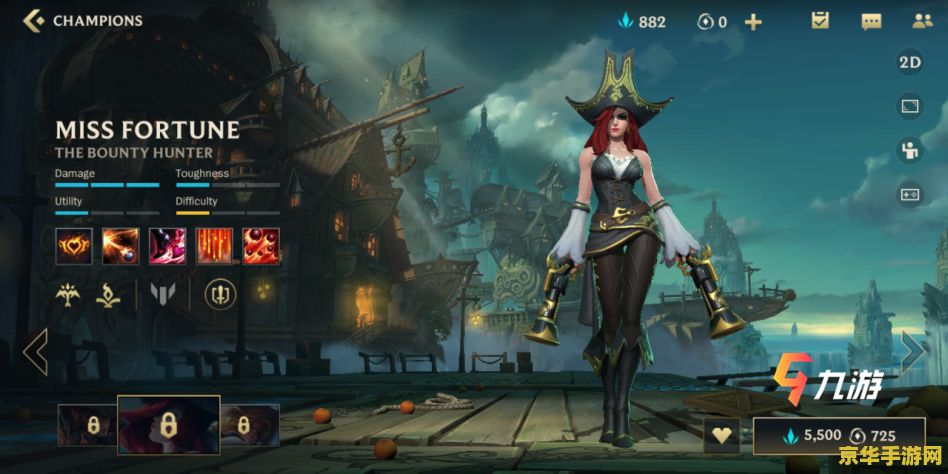Show the circled sword recommended build icon
The image size is (948, 474).
pyautogui.click(x=220, y=294)
